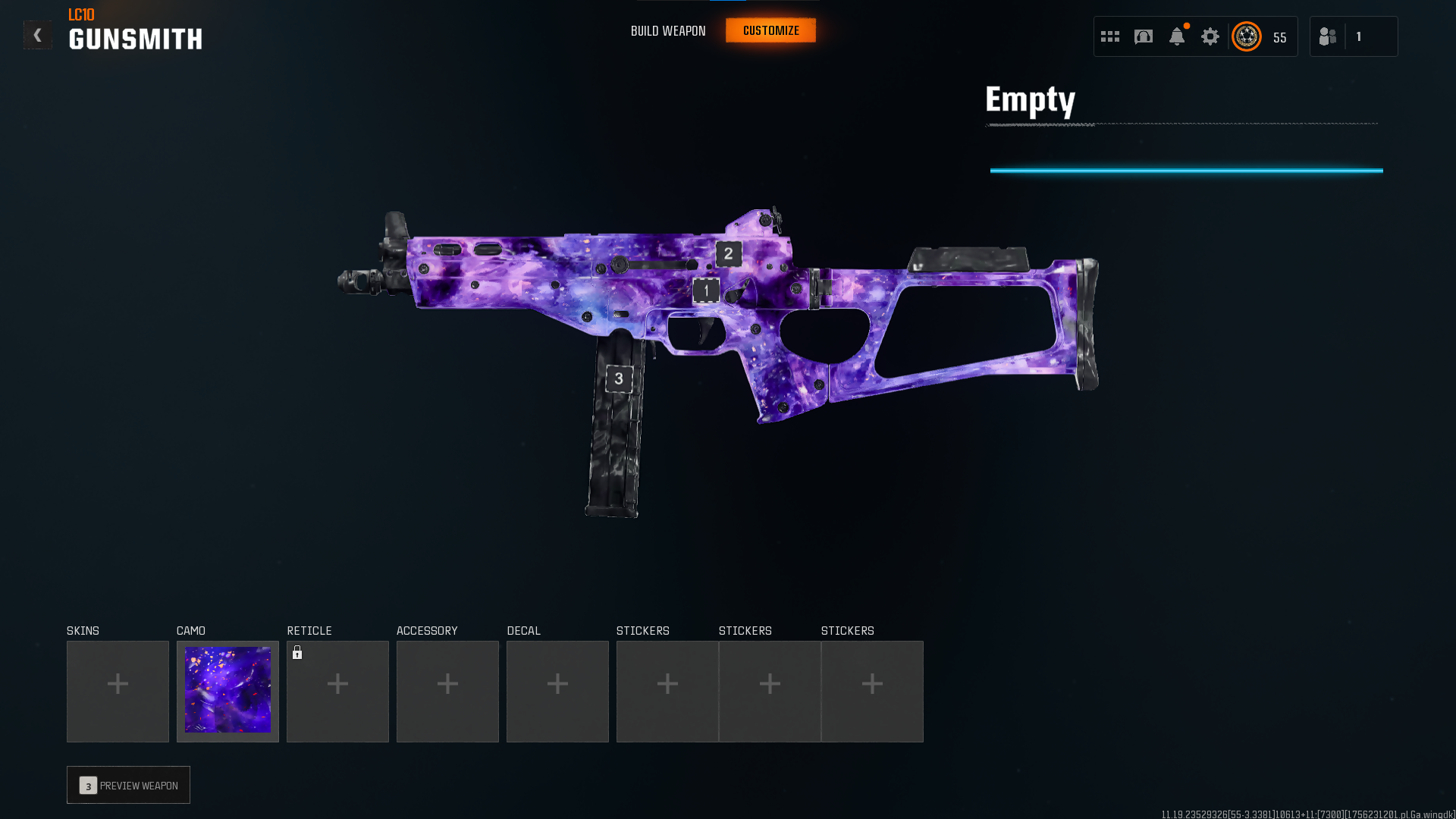Add a weapon skin in Skins slot
Screen dimensions: 1456x819
pyautogui.click(x=118, y=691)
